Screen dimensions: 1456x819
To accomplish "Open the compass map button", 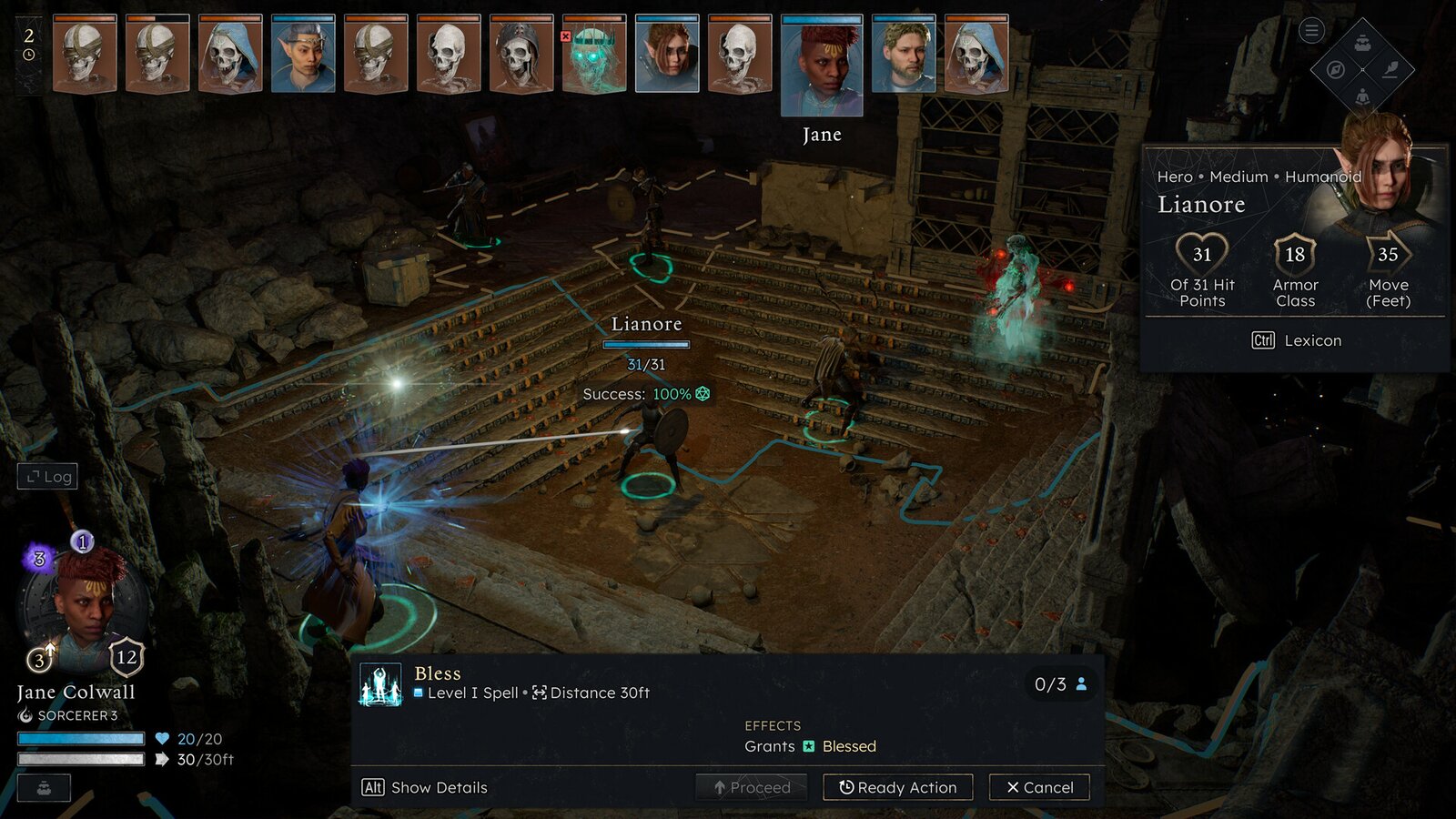I will [x=1336, y=70].
